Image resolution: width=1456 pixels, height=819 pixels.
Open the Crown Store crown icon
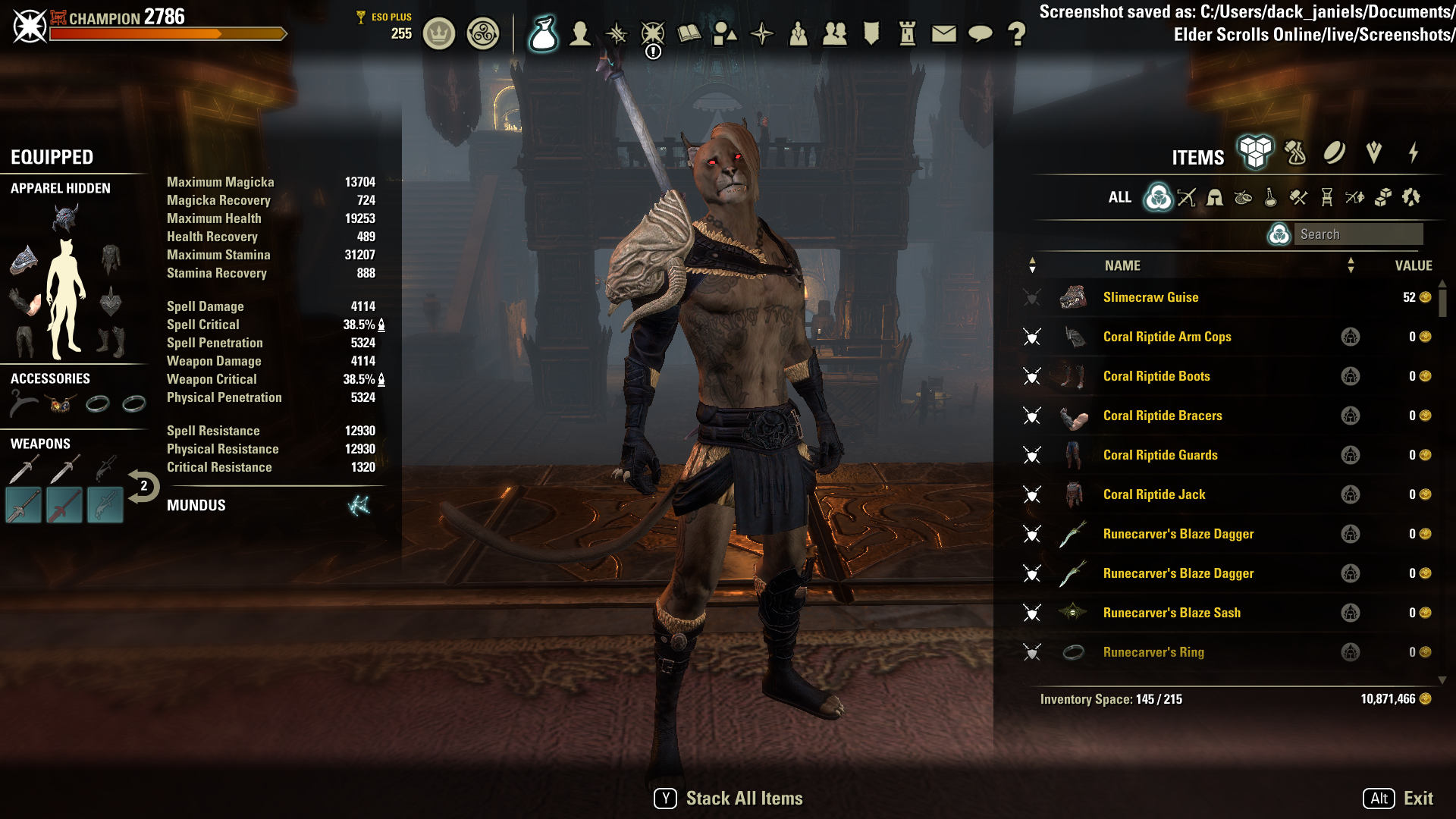pyautogui.click(x=438, y=33)
